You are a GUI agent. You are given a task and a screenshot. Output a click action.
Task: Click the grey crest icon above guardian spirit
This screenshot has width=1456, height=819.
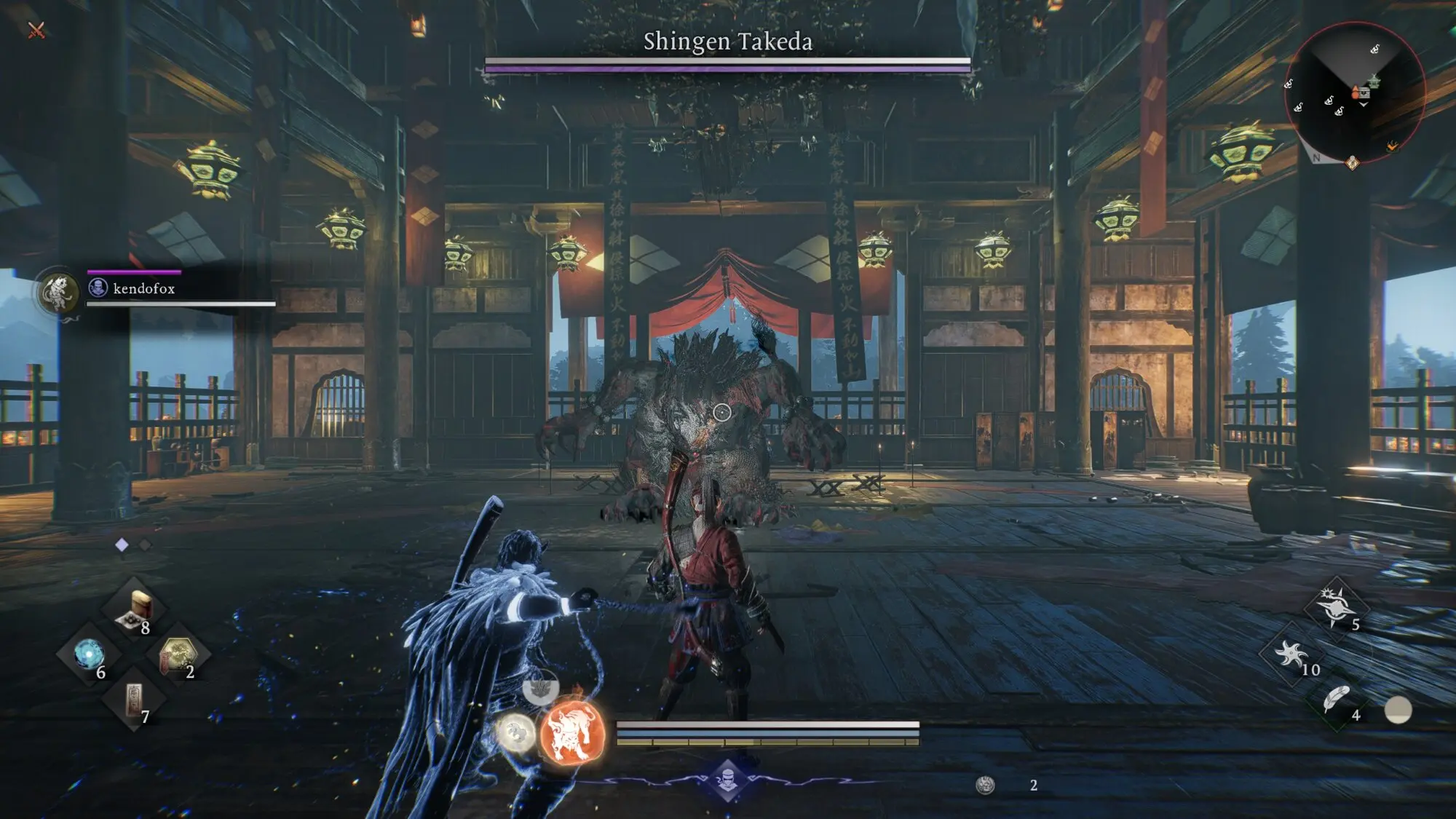click(540, 687)
